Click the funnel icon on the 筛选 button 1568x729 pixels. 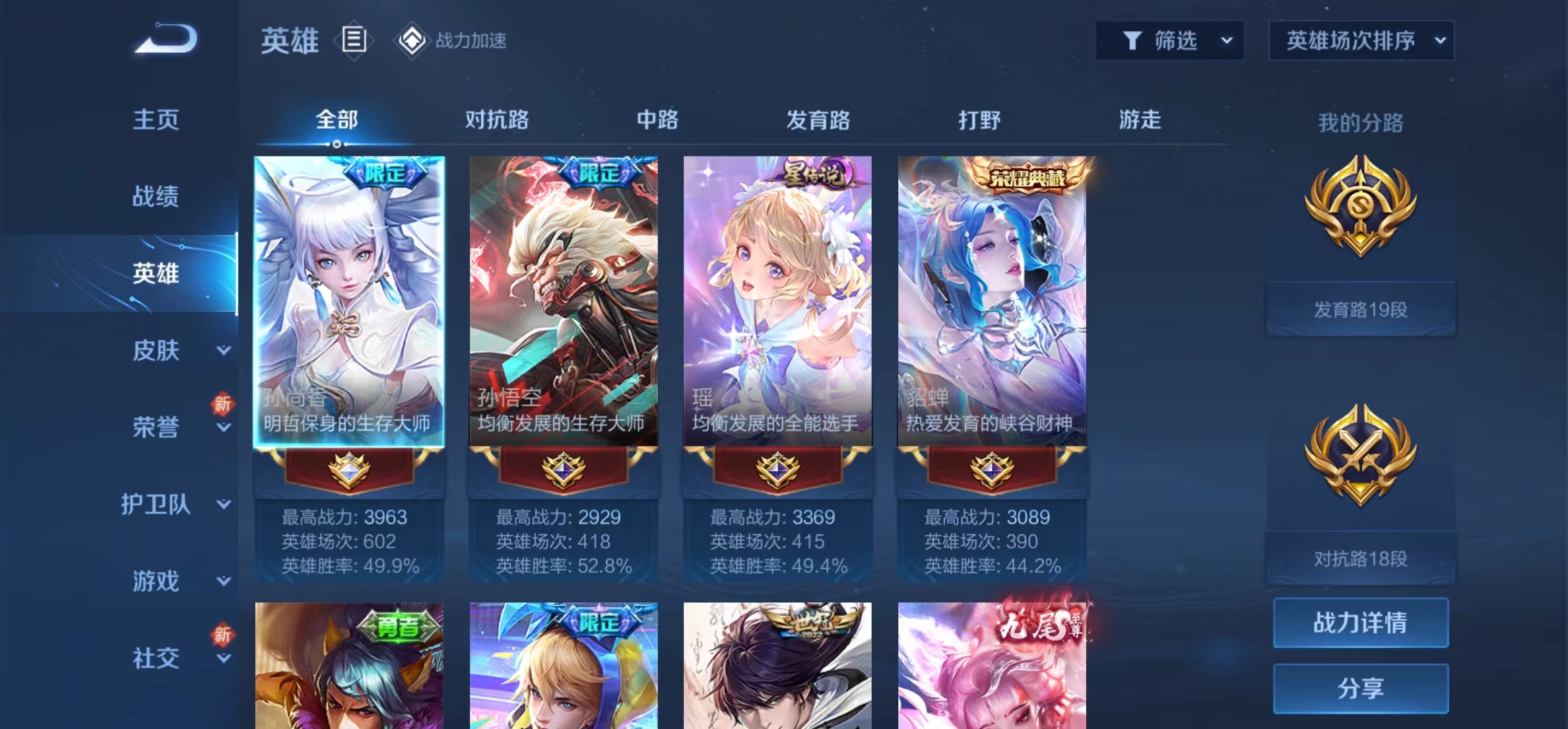1133,40
